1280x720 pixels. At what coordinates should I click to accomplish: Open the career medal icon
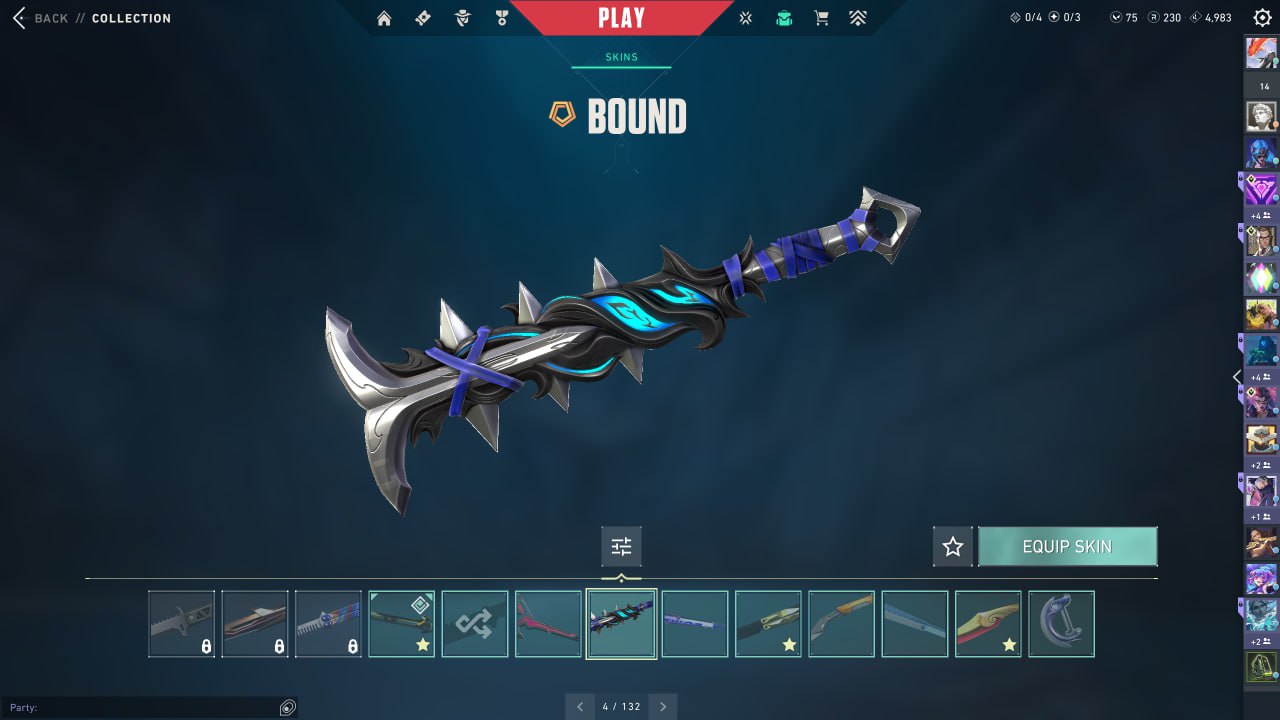(x=501, y=18)
